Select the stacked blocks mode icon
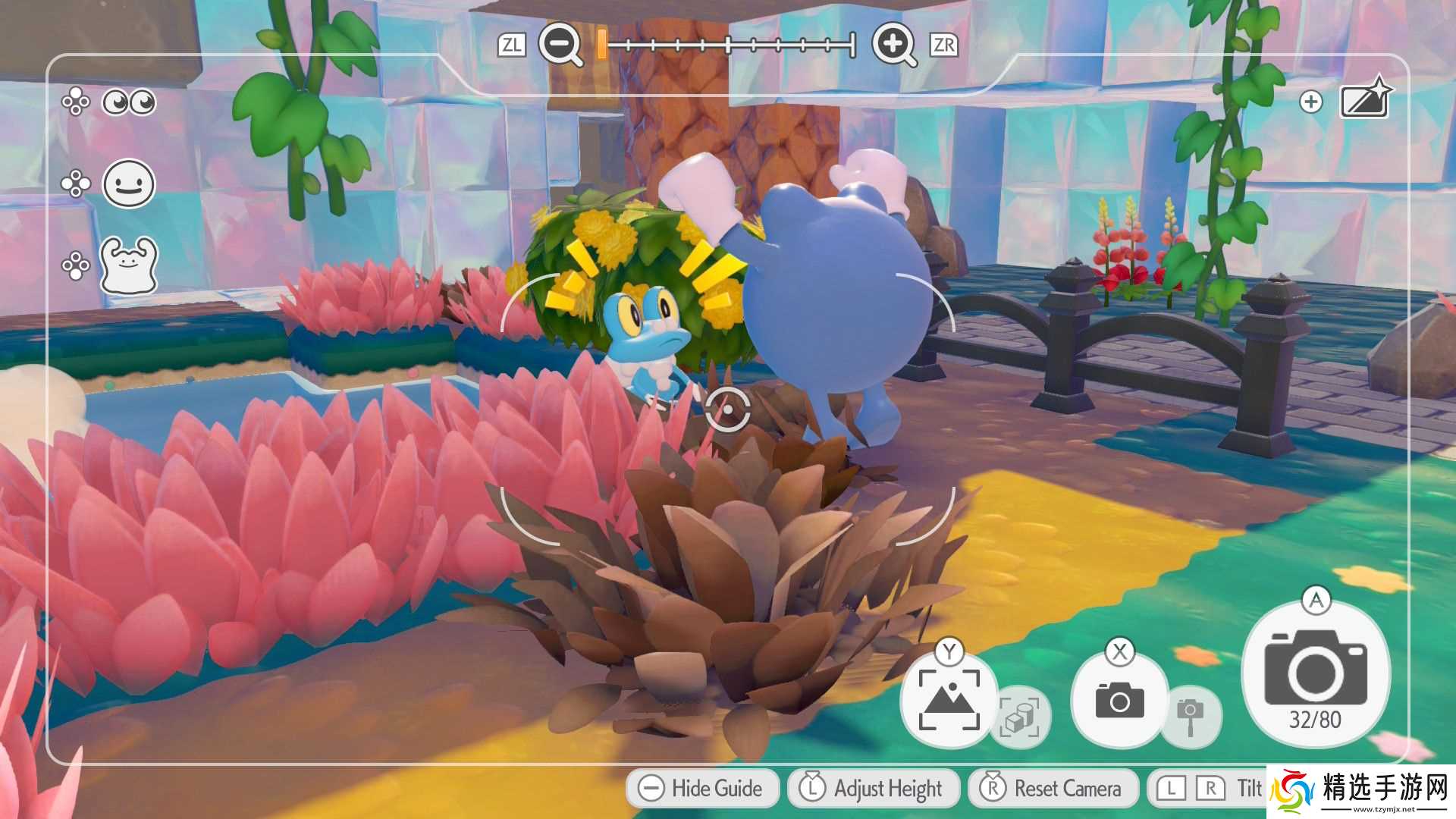The height and width of the screenshot is (819, 1456). 1020,716
